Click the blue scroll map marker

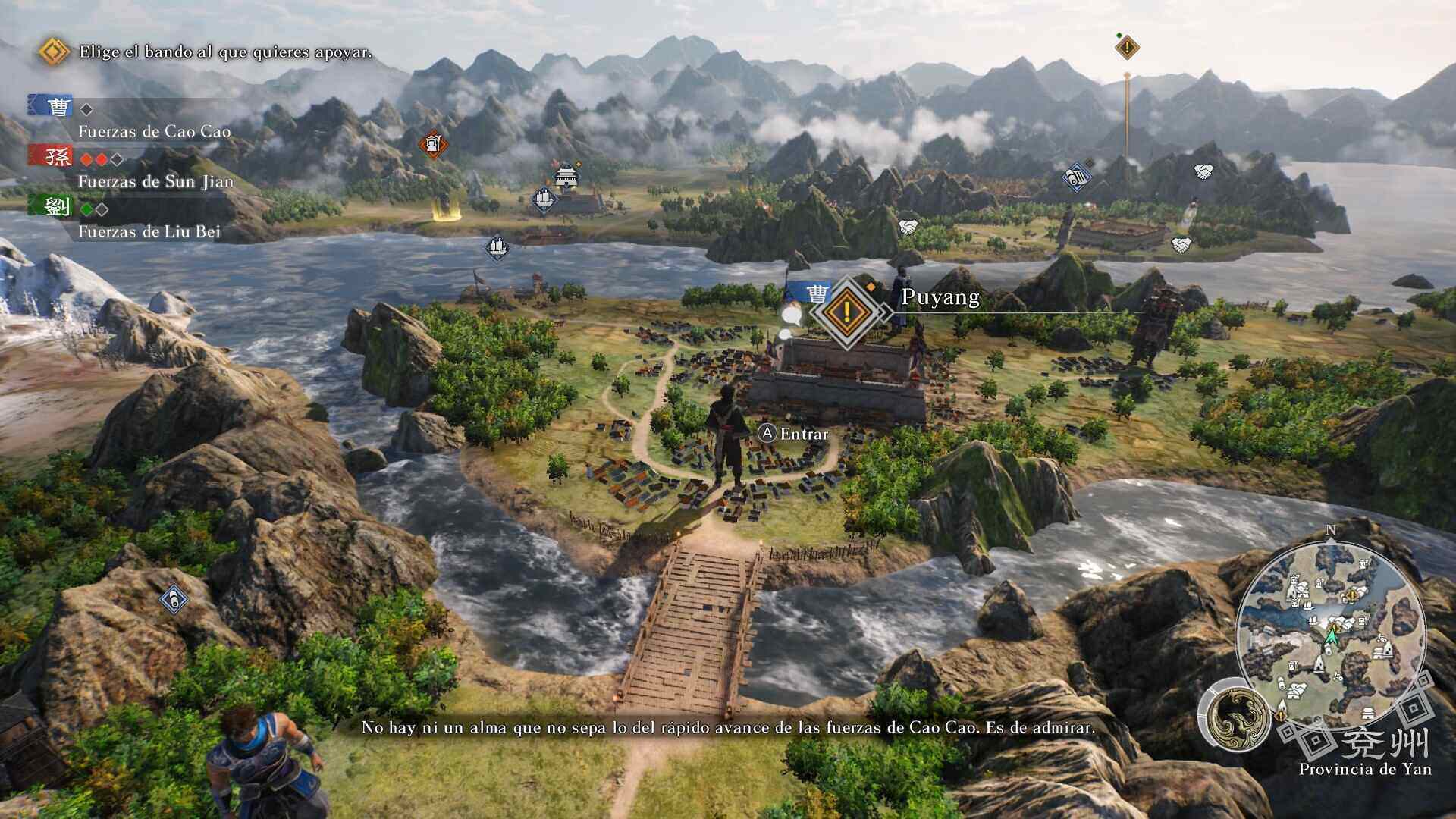[1076, 177]
